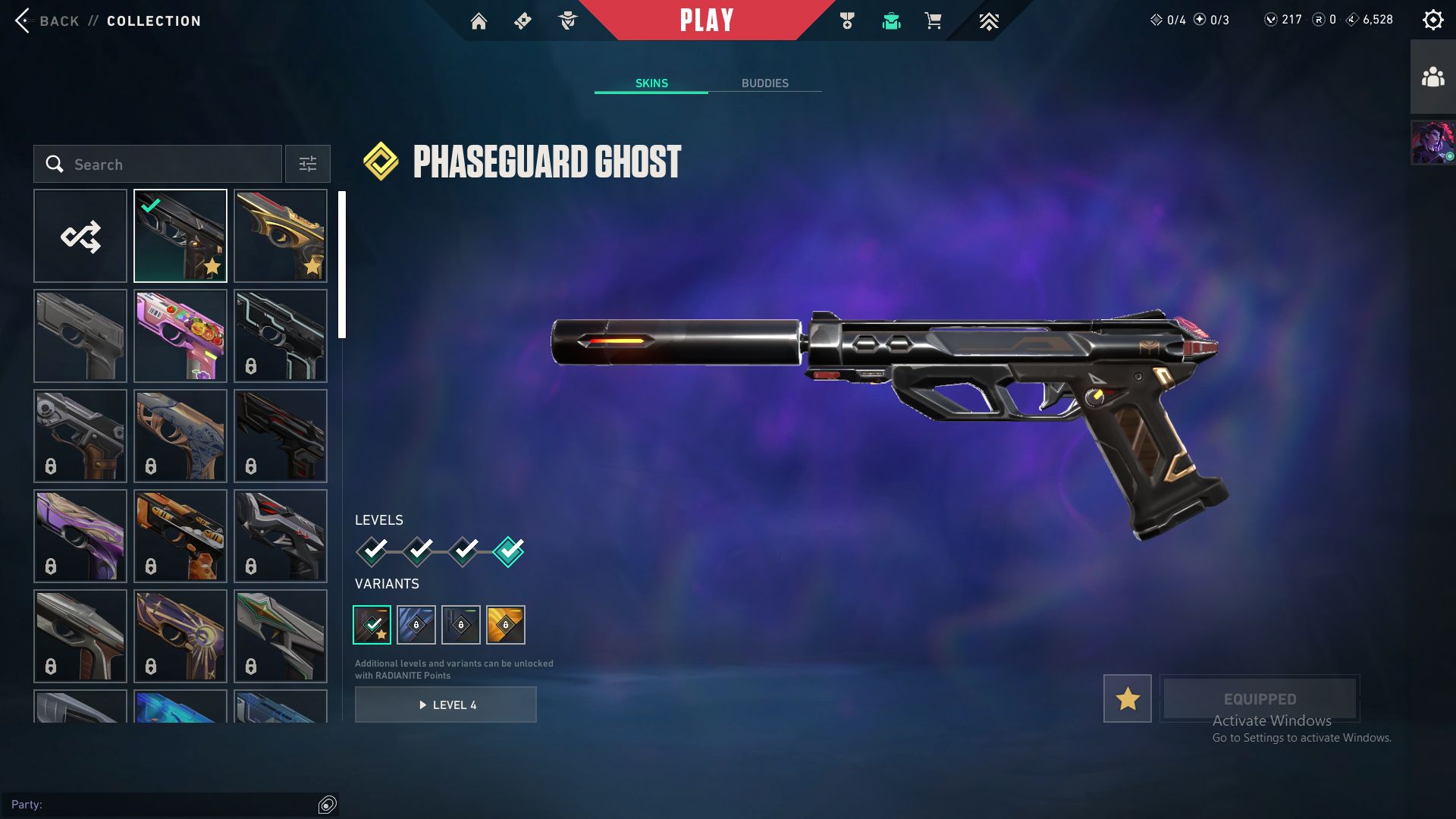Open the settings gear
The image size is (1456, 819).
[x=1432, y=20]
